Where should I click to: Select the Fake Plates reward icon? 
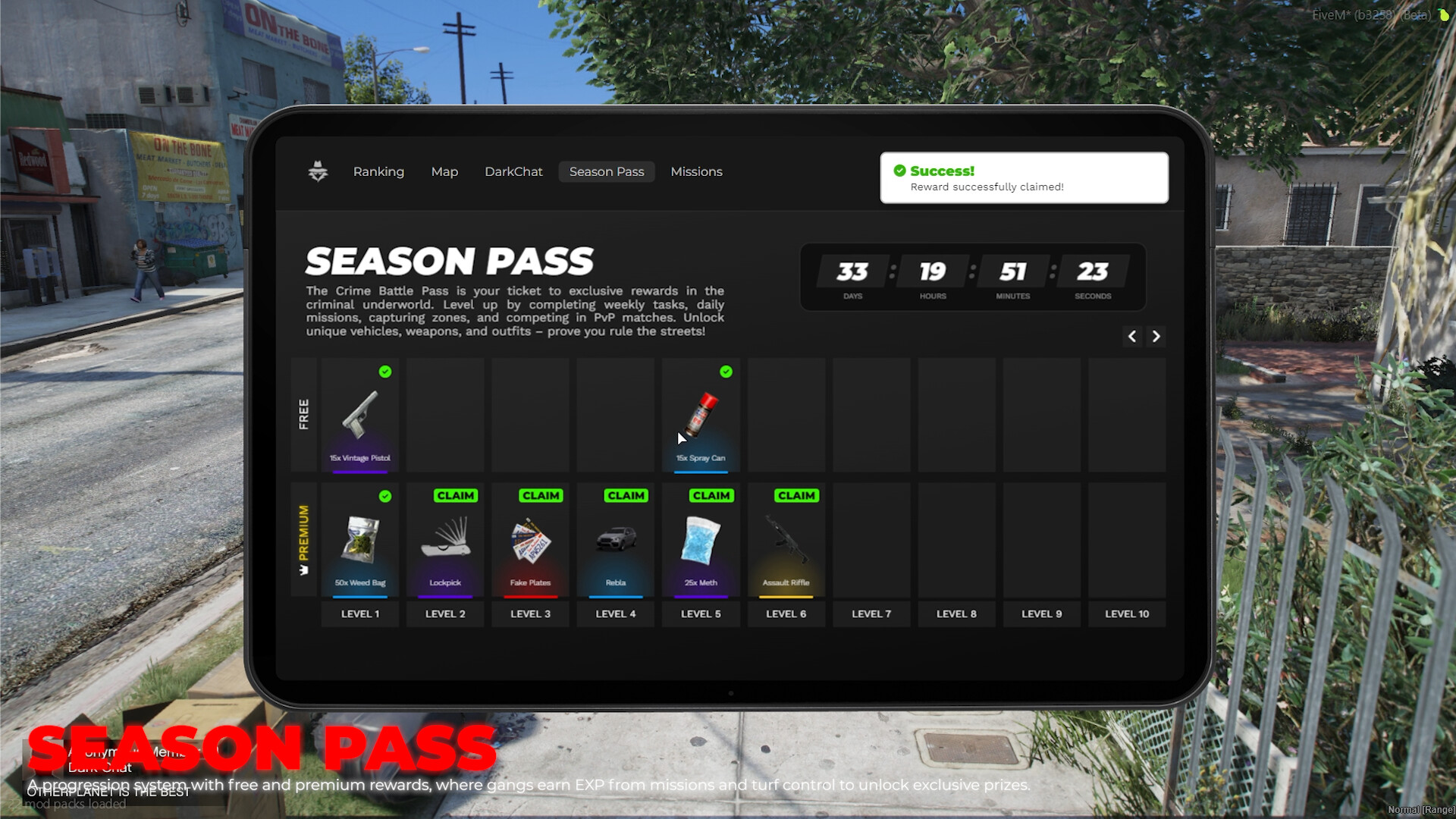(x=530, y=540)
